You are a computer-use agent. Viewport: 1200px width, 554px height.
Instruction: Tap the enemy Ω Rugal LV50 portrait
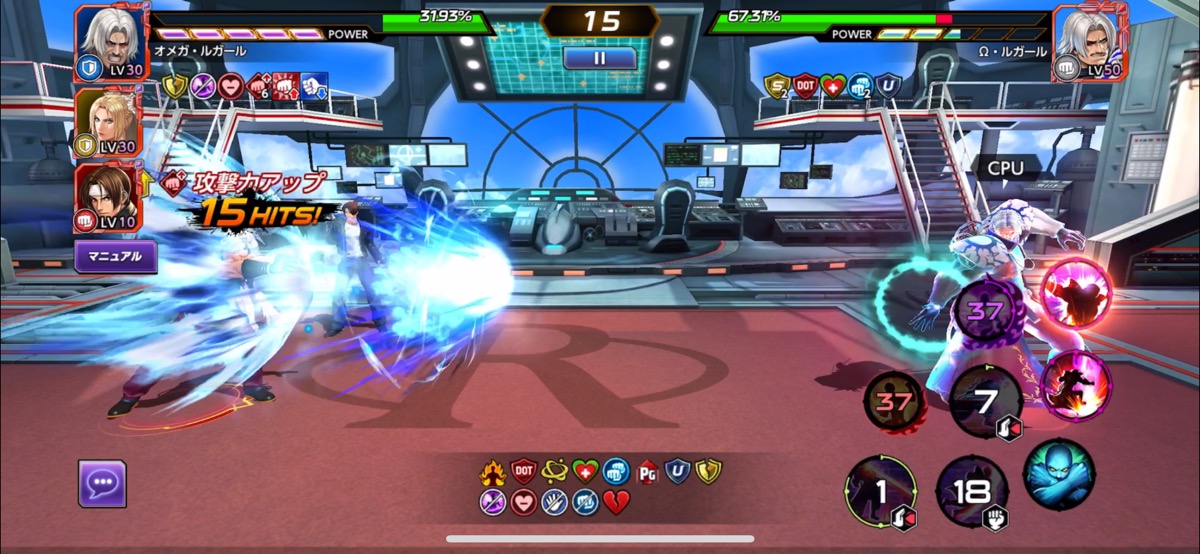click(1090, 41)
